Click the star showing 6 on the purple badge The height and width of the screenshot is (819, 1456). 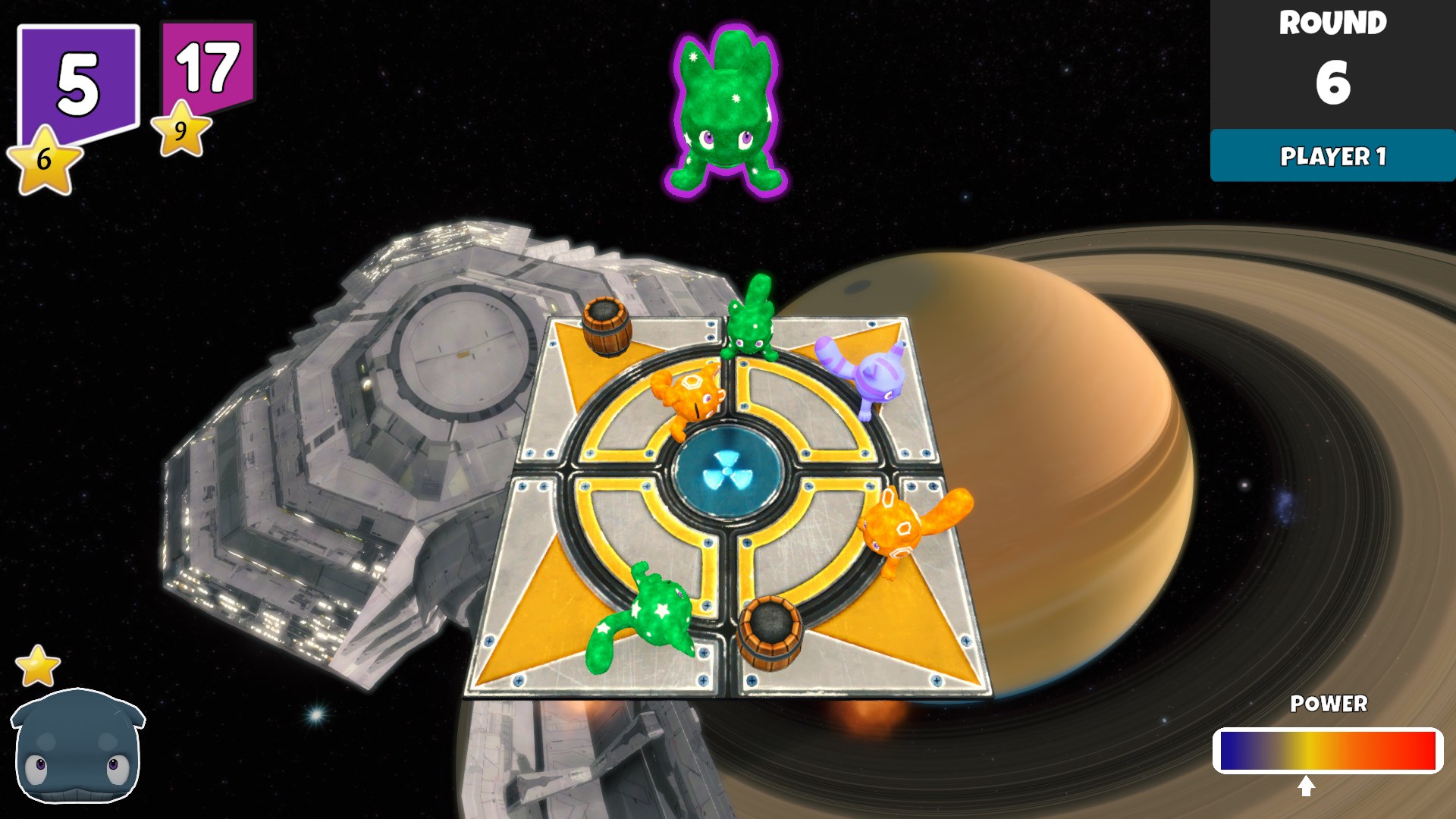pos(43,157)
